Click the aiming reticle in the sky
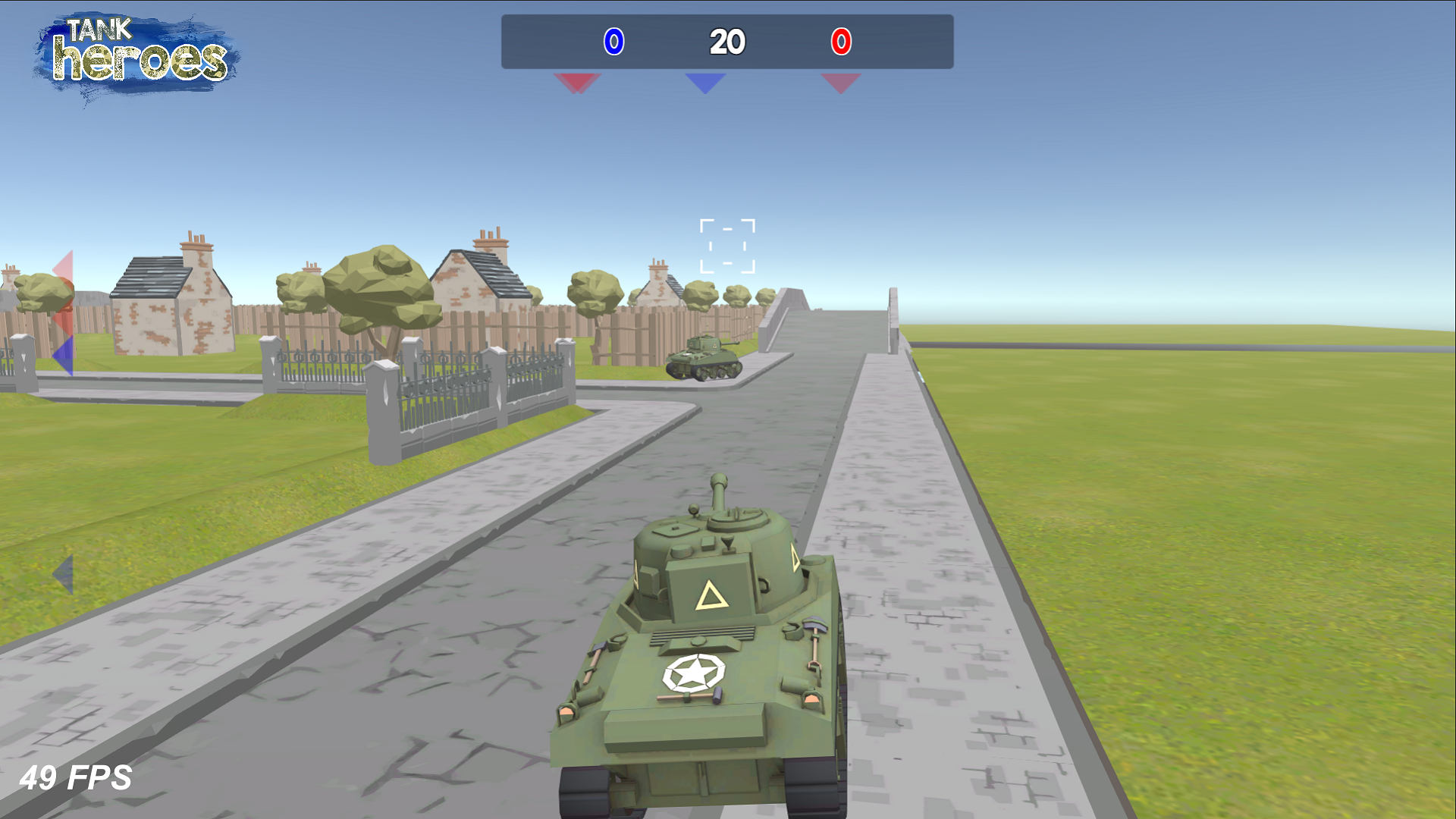Image resolution: width=1456 pixels, height=819 pixels. [727, 244]
